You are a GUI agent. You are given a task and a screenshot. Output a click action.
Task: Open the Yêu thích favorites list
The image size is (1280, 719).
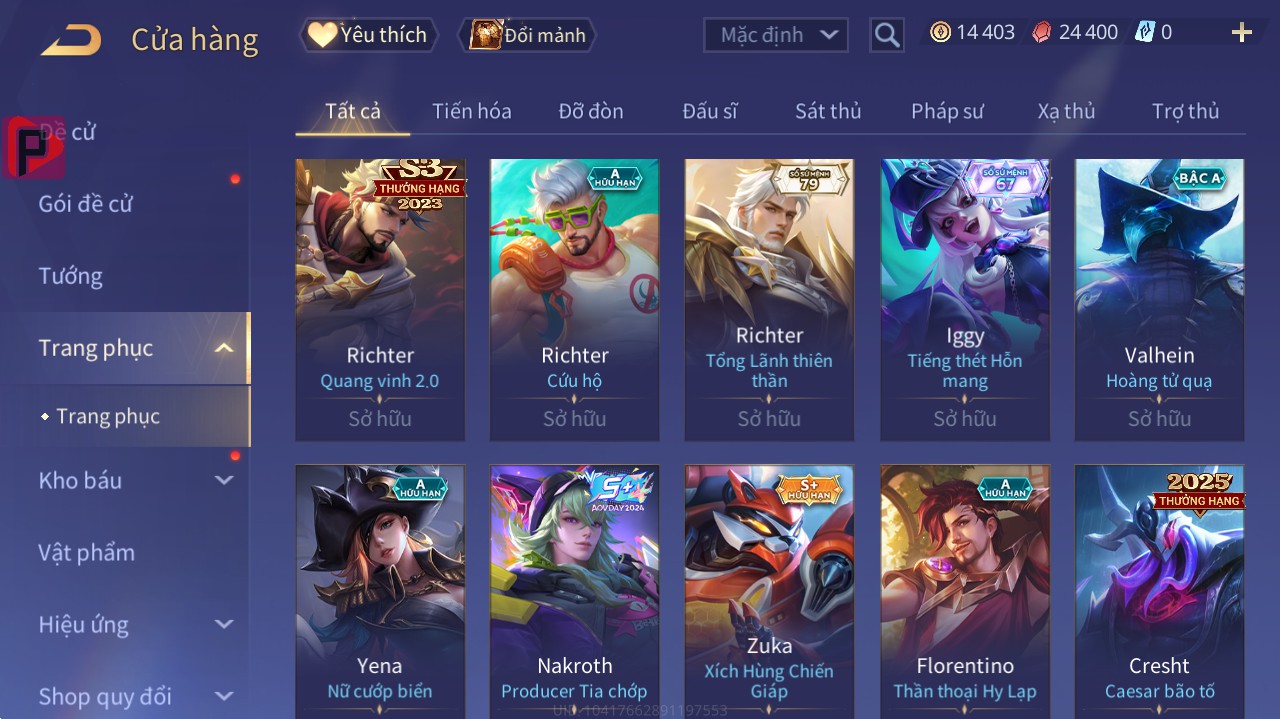click(x=367, y=35)
